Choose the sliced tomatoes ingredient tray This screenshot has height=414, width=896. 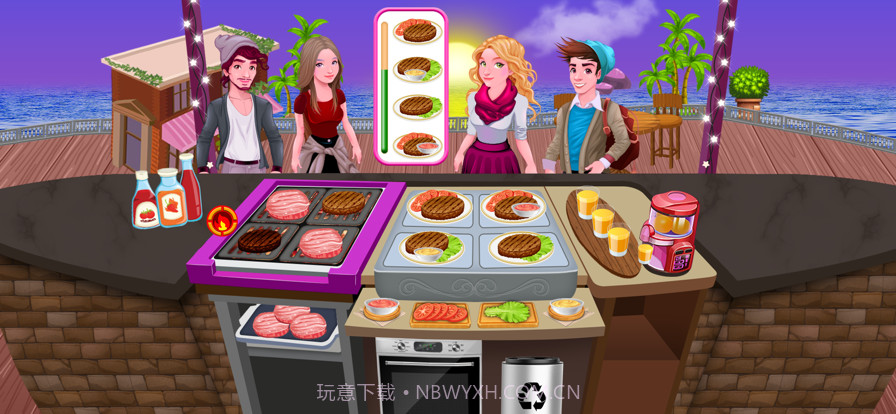(x=440, y=312)
